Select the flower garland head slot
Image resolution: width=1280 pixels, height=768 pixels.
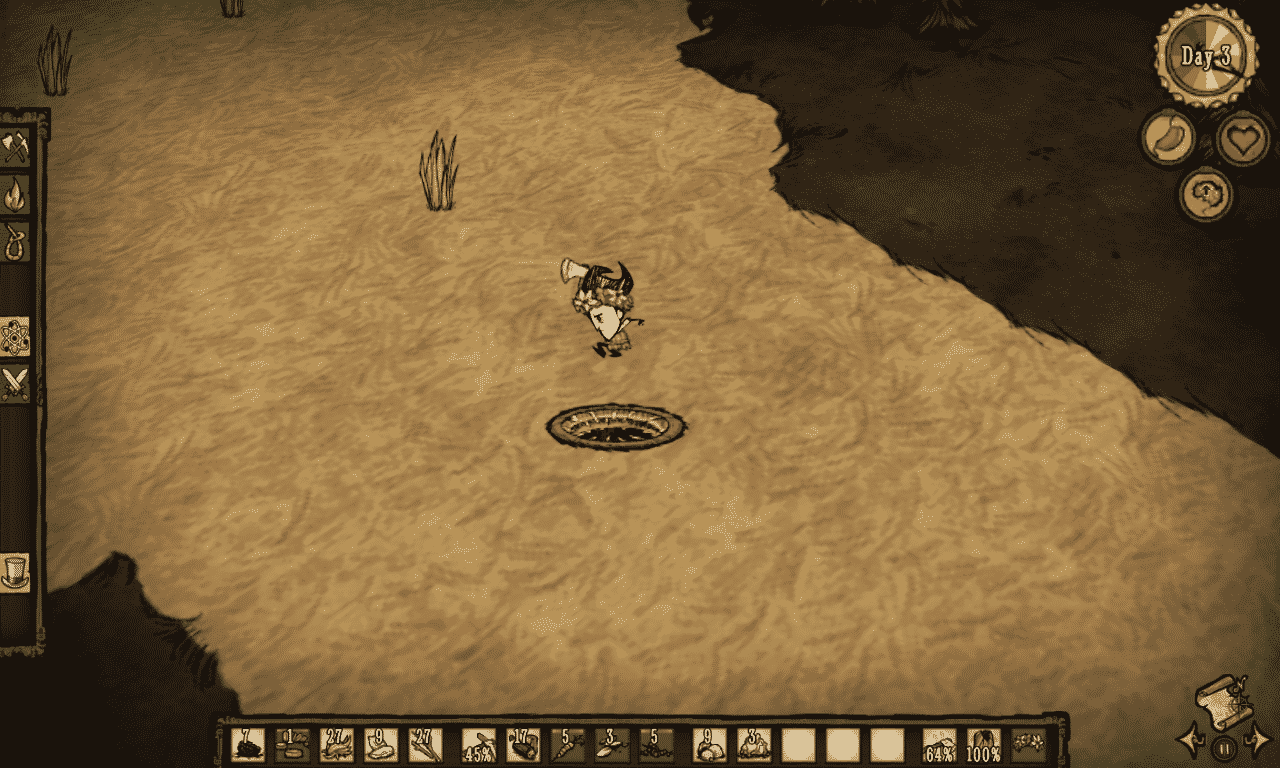tap(1028, 745)
